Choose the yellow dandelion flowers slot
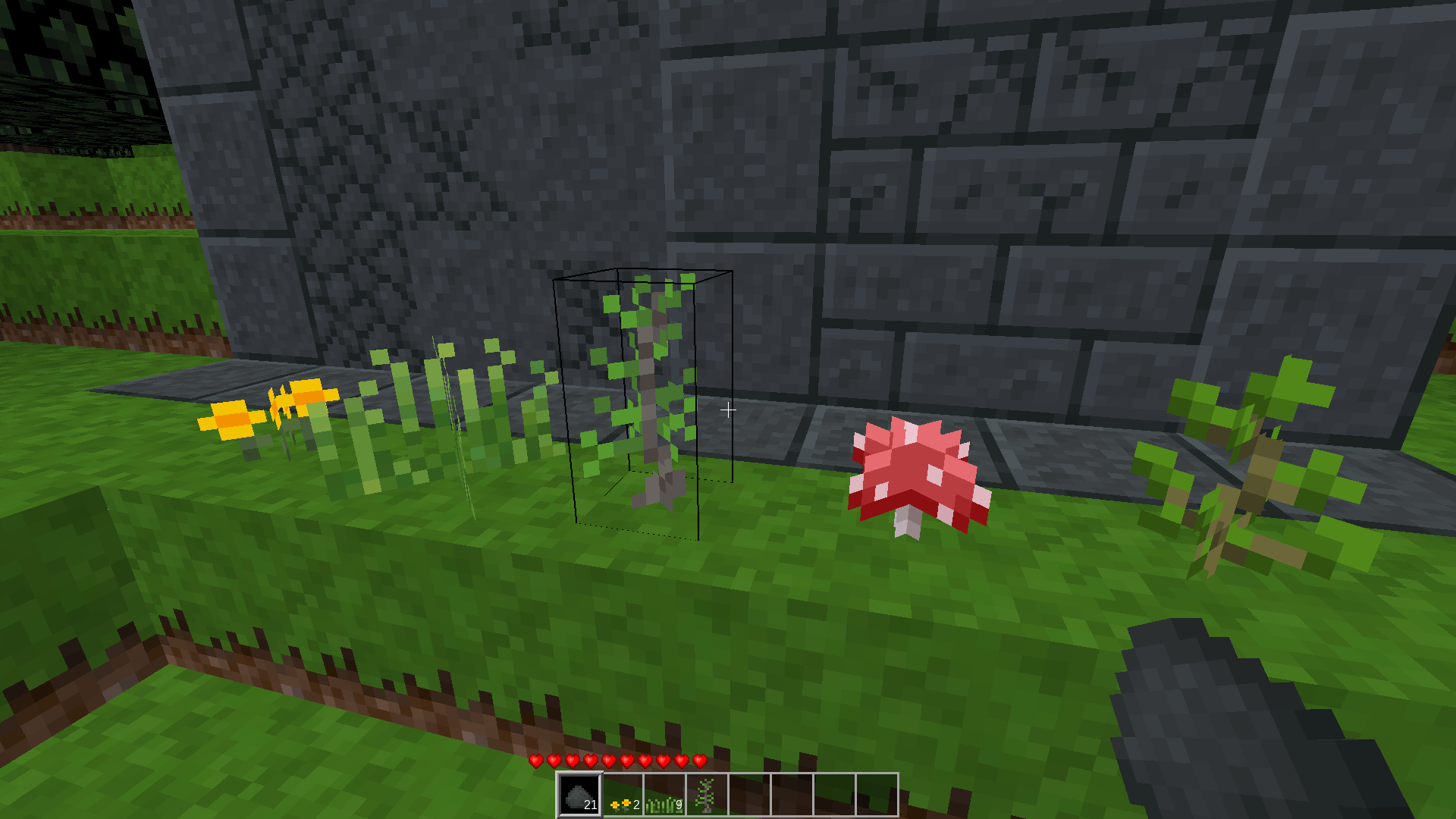1456x819 pixels. pyautogui.click(x=623, y=795)
